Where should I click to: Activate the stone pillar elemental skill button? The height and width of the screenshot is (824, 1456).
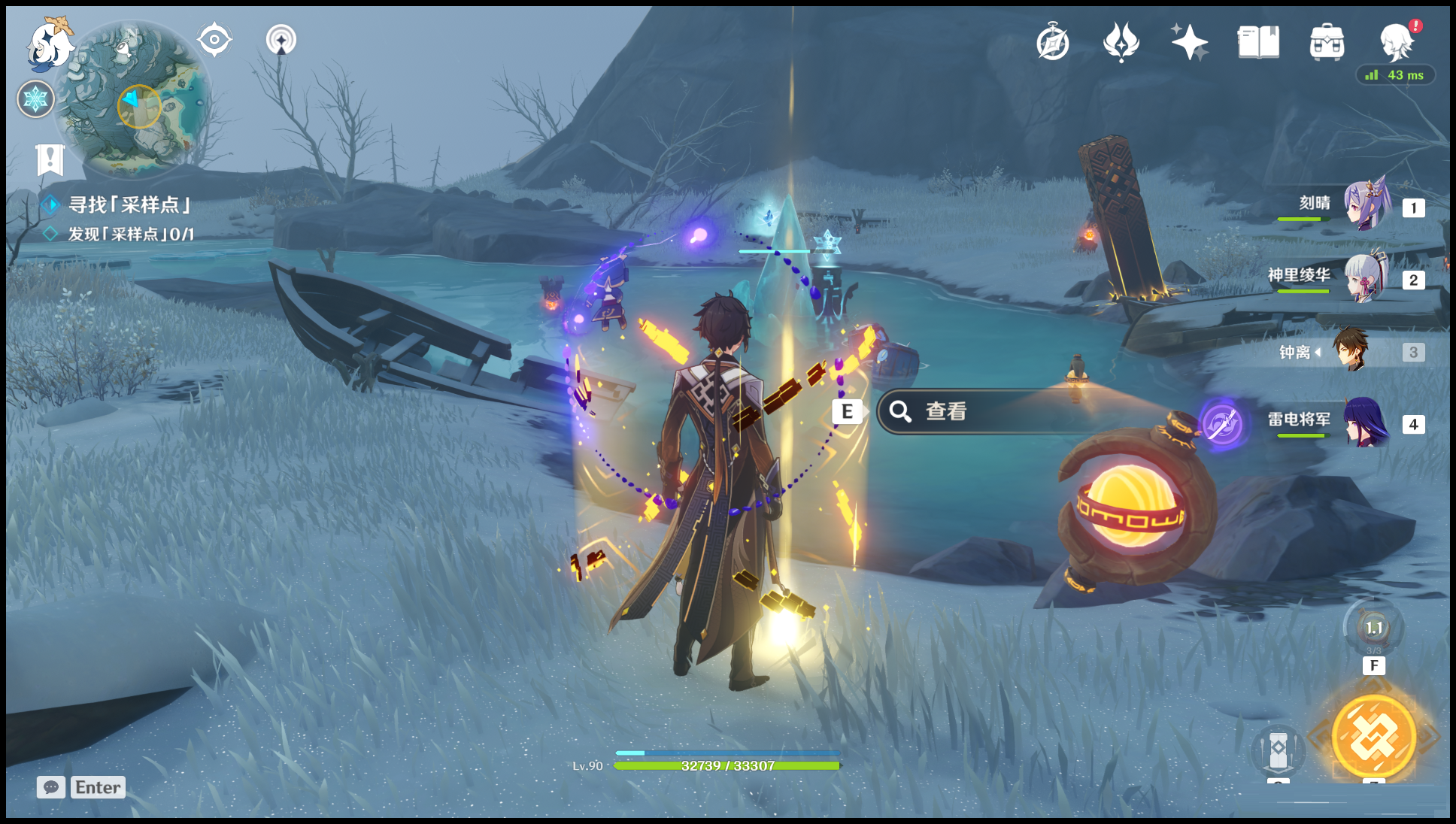click(x=1278, y=749)
